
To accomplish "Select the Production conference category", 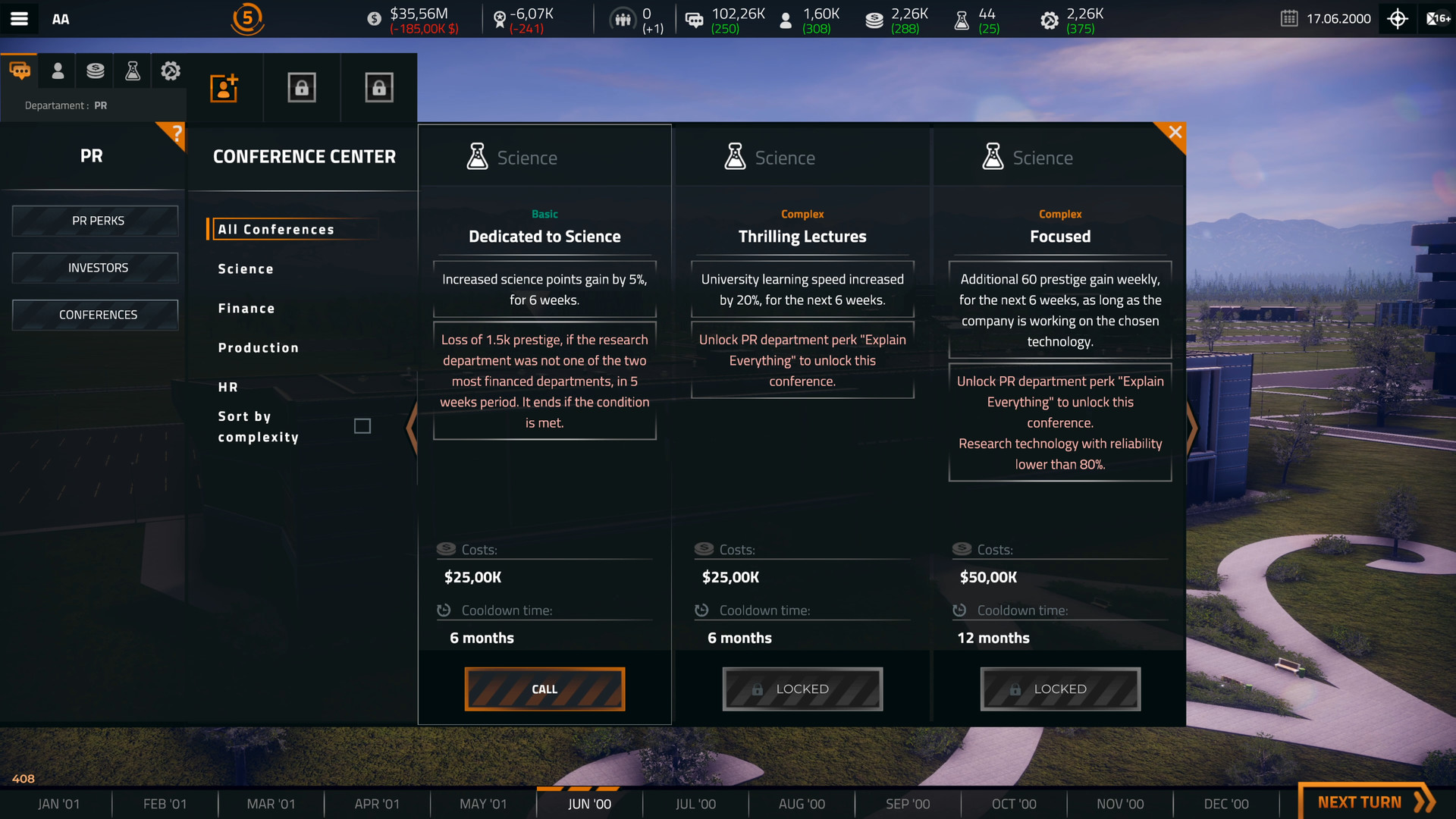I will (258, 347).
